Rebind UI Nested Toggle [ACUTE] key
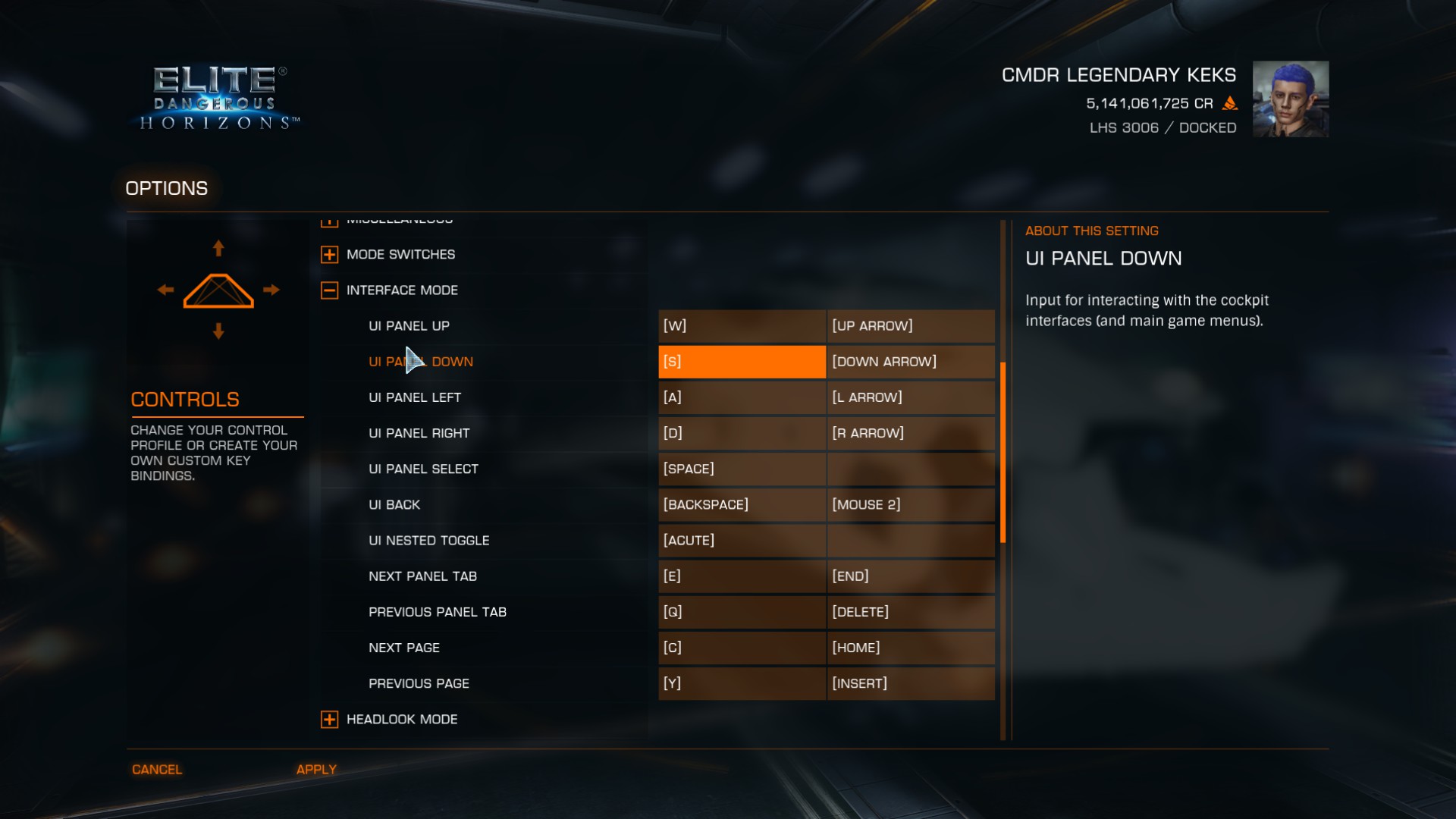1456x819 pixels. [741, 540]
